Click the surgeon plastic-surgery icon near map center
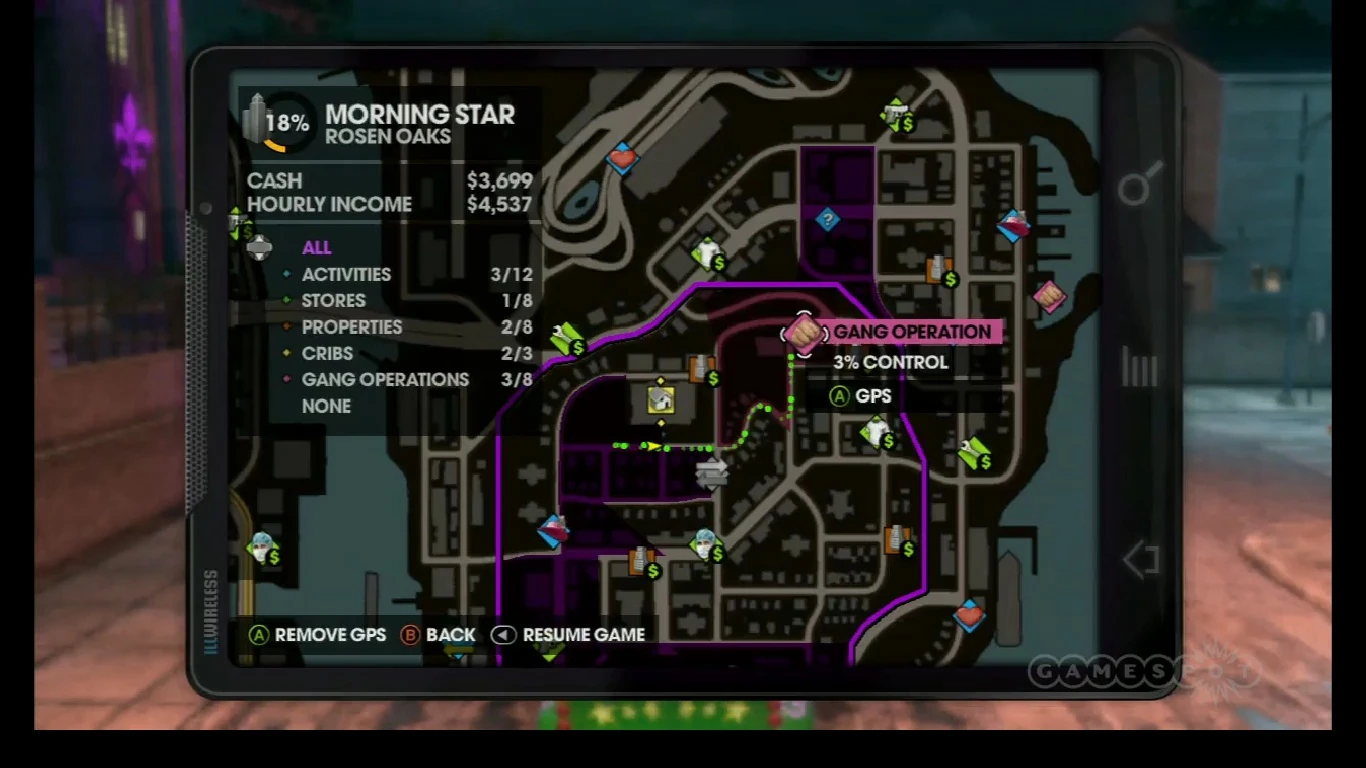The height and width of the screenshot is (768, 1366). pyautogui.click(x=706, y=543)
